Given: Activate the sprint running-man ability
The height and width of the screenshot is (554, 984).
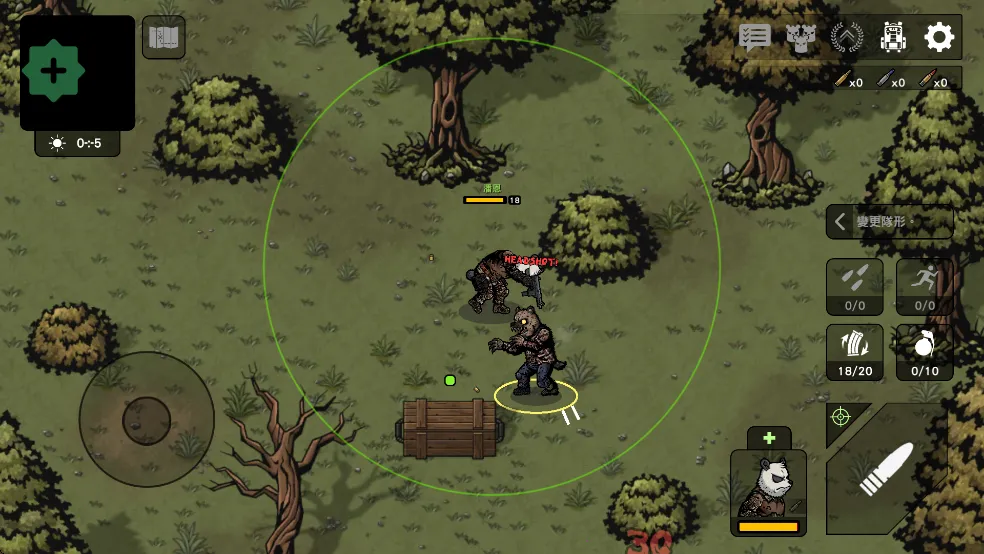Looking at the screenshot, I should point(924,287).
